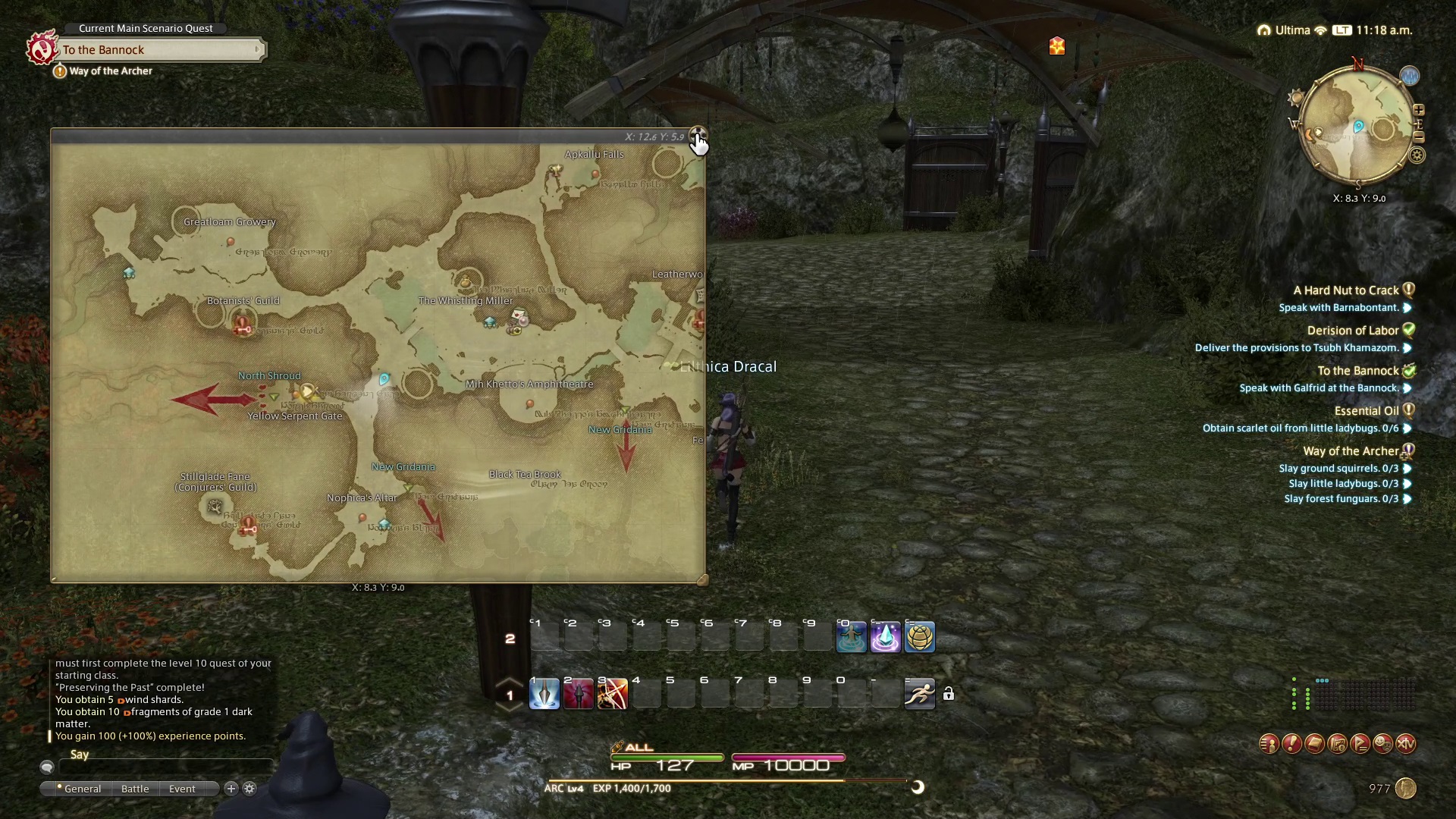Activate the Sprint action
1456x819 pixels.
(919, 694)
